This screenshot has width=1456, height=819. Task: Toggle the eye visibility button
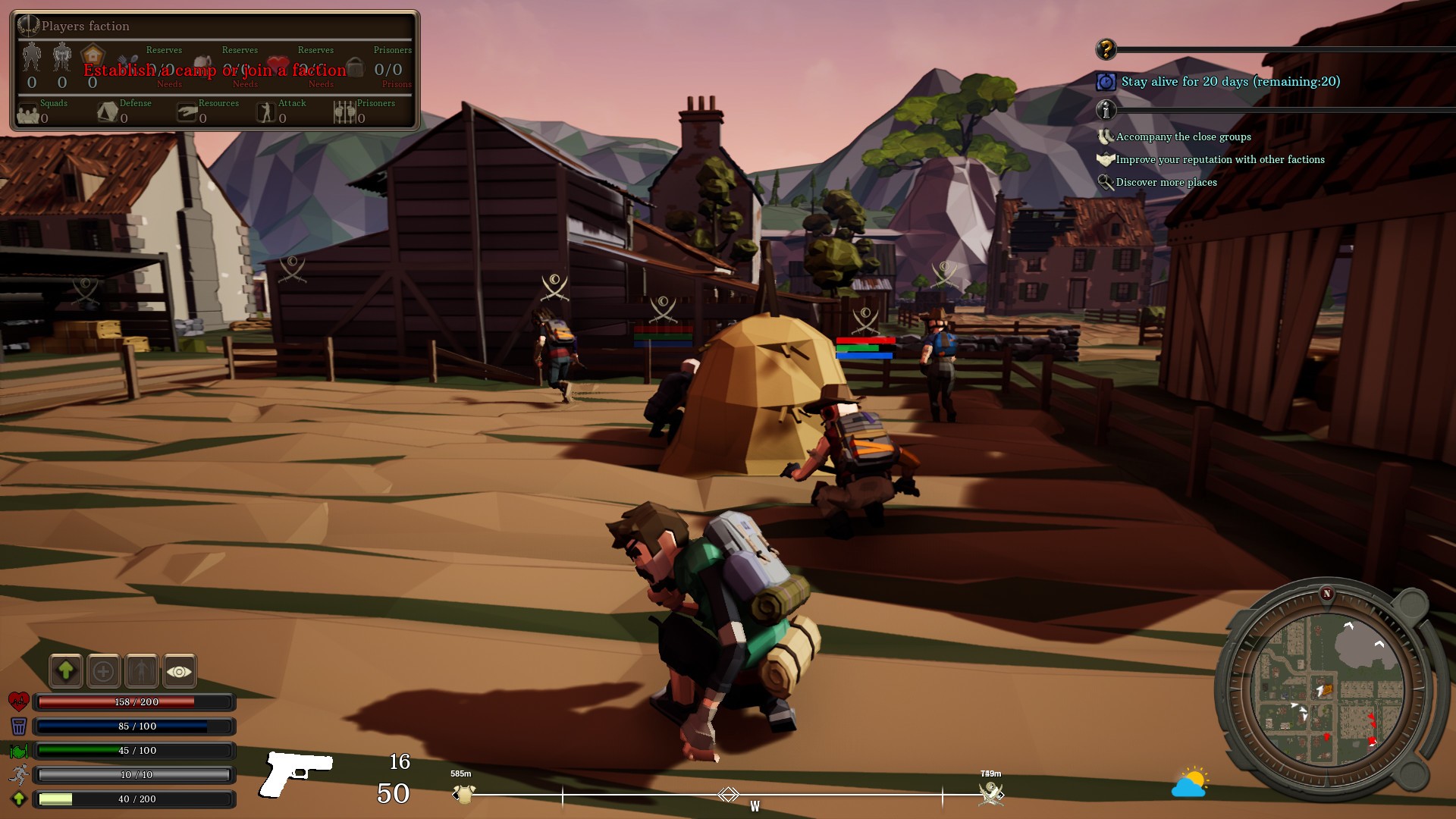pos(180,670)
